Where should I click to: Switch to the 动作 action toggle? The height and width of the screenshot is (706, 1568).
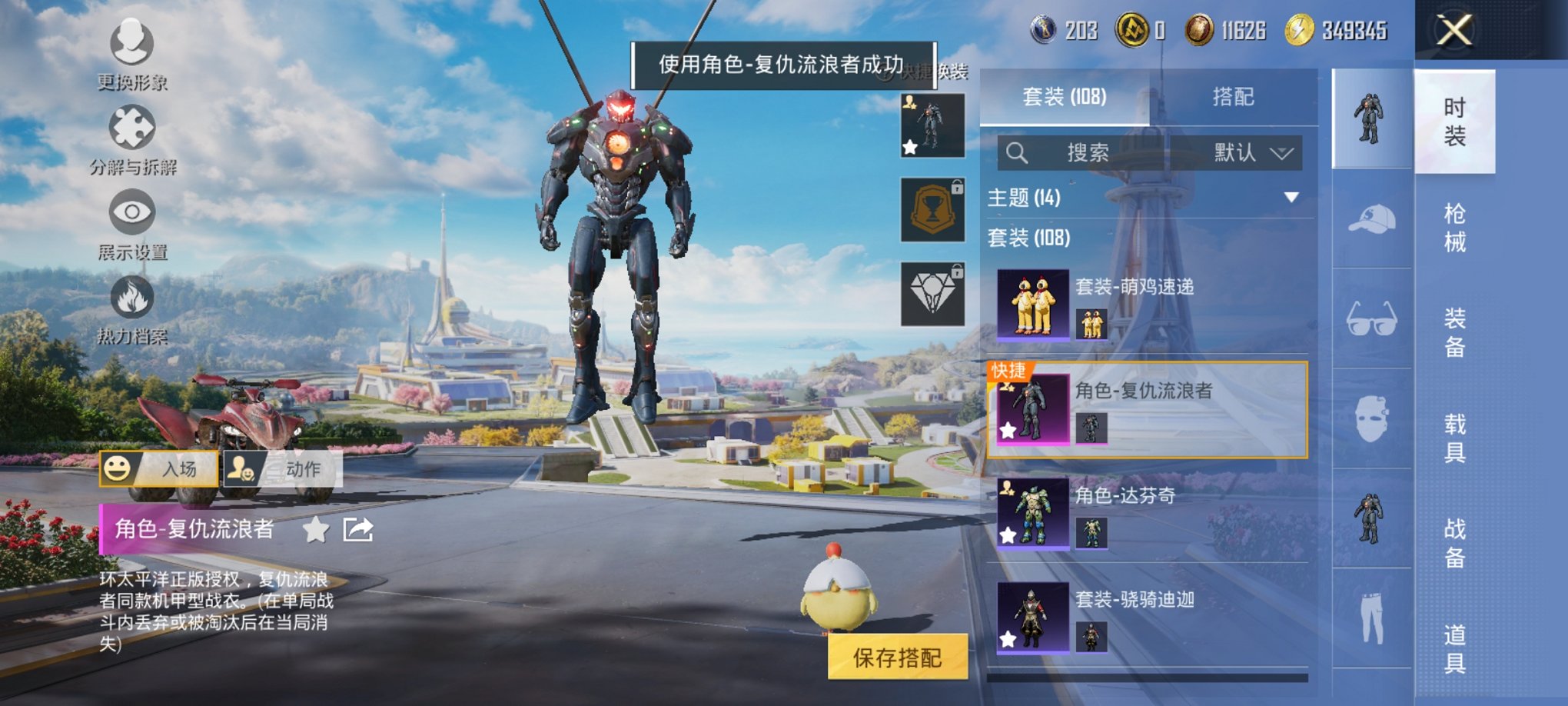click(x=284, y=468)
